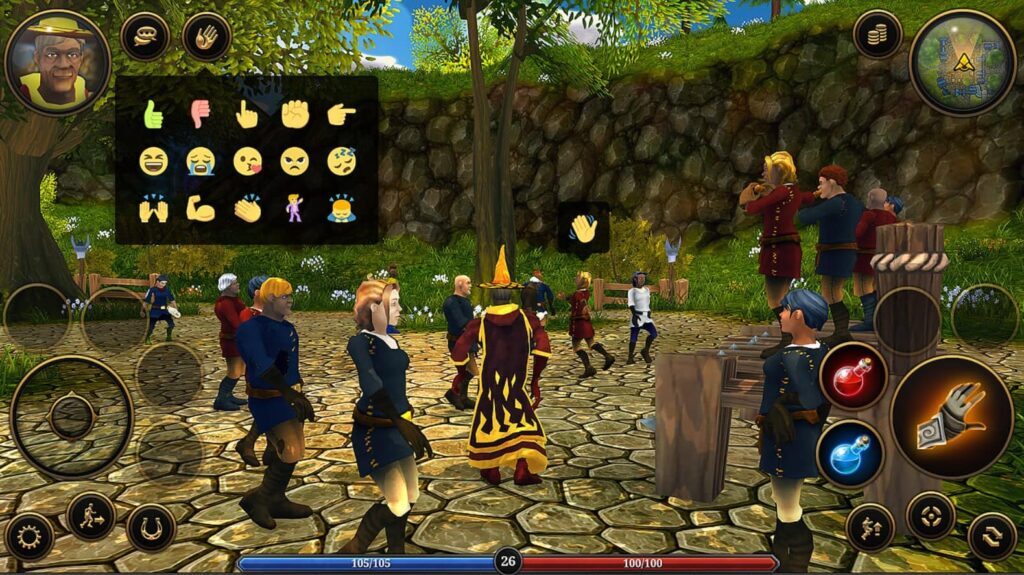This screenshot has width=1024, height=575.
Task: Use the blue mana potion
Action: 850,453
